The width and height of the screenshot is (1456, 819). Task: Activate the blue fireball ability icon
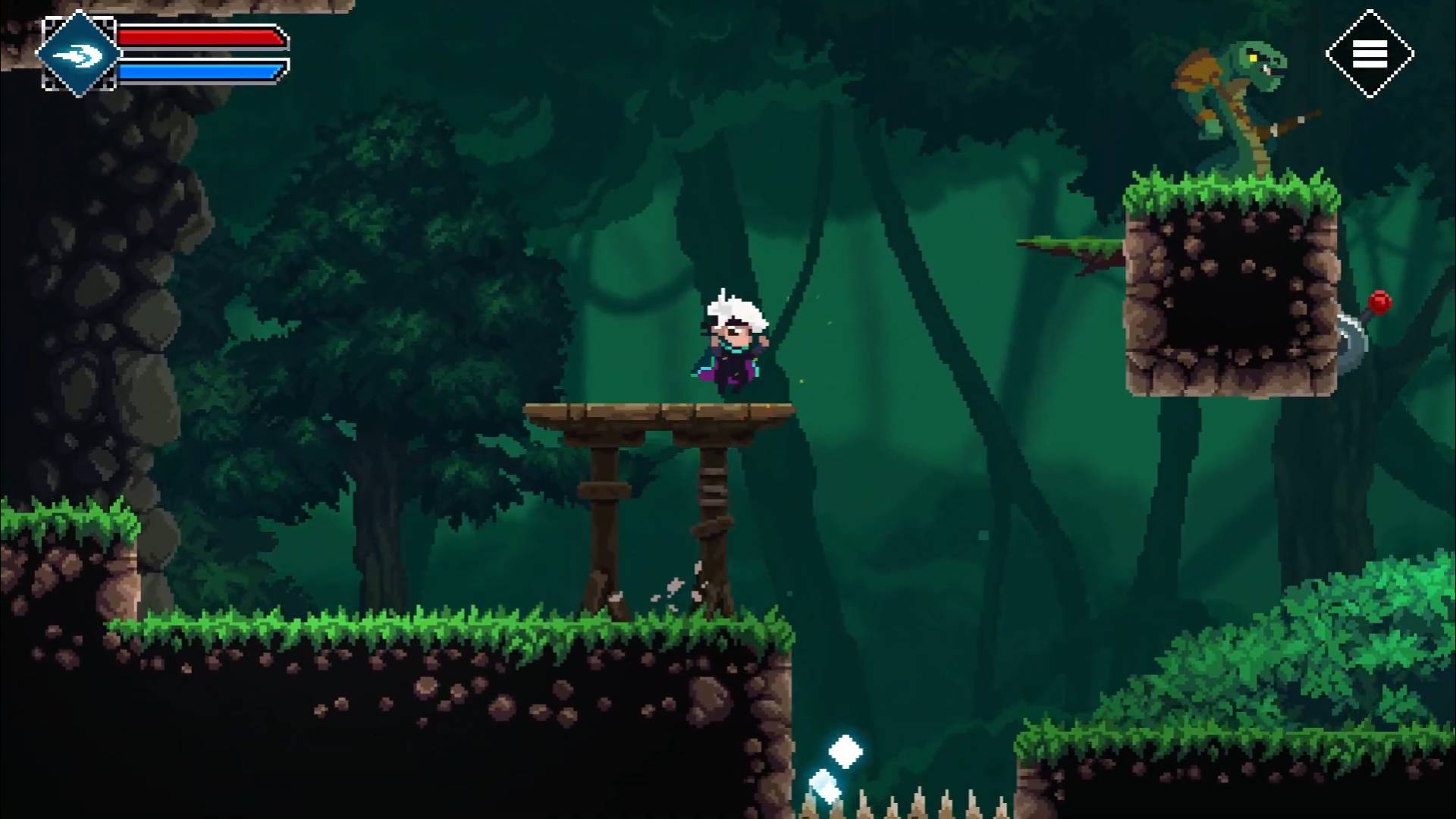[x=79, y=54]
